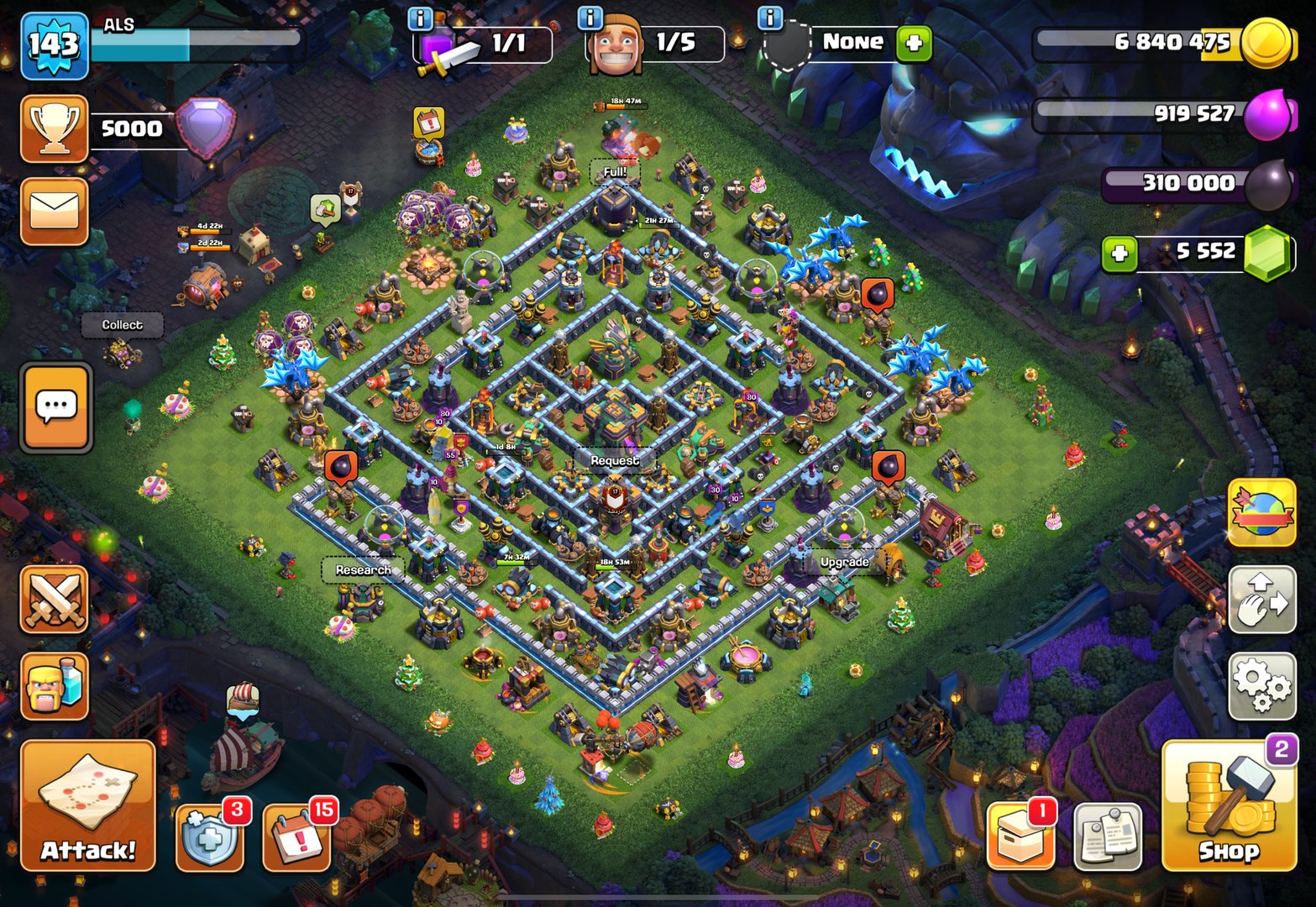The width and height of the screenshot is (1316, 907).
Task: Buy more gems with green plus
Action: [x=1119, y=253]
